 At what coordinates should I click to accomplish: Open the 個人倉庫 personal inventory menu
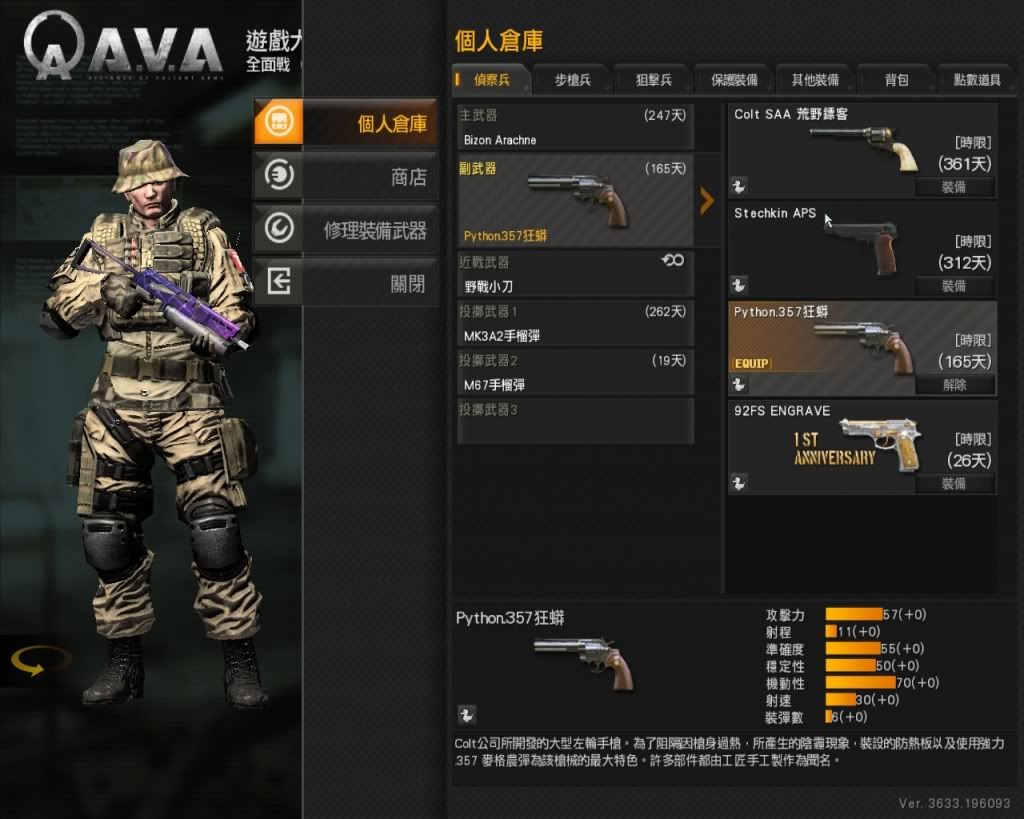[346, 123]
